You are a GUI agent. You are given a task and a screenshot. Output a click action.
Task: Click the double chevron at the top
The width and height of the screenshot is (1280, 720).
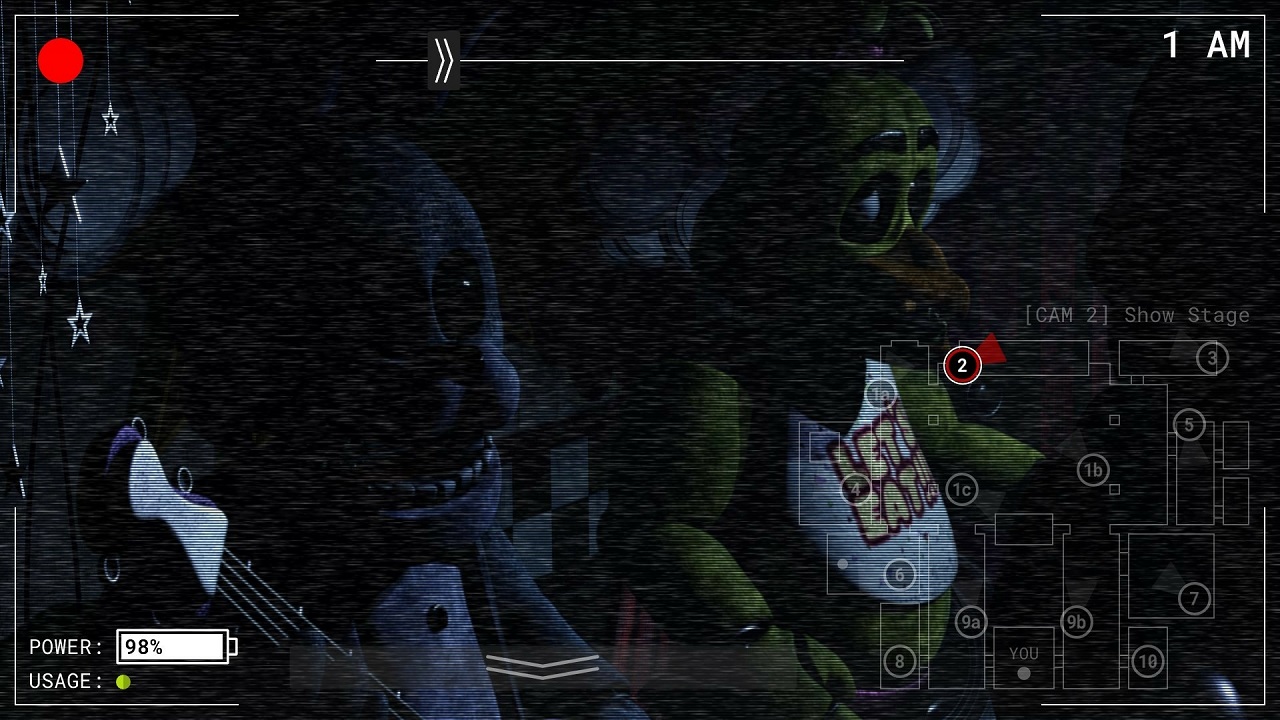tap(441, 59)
